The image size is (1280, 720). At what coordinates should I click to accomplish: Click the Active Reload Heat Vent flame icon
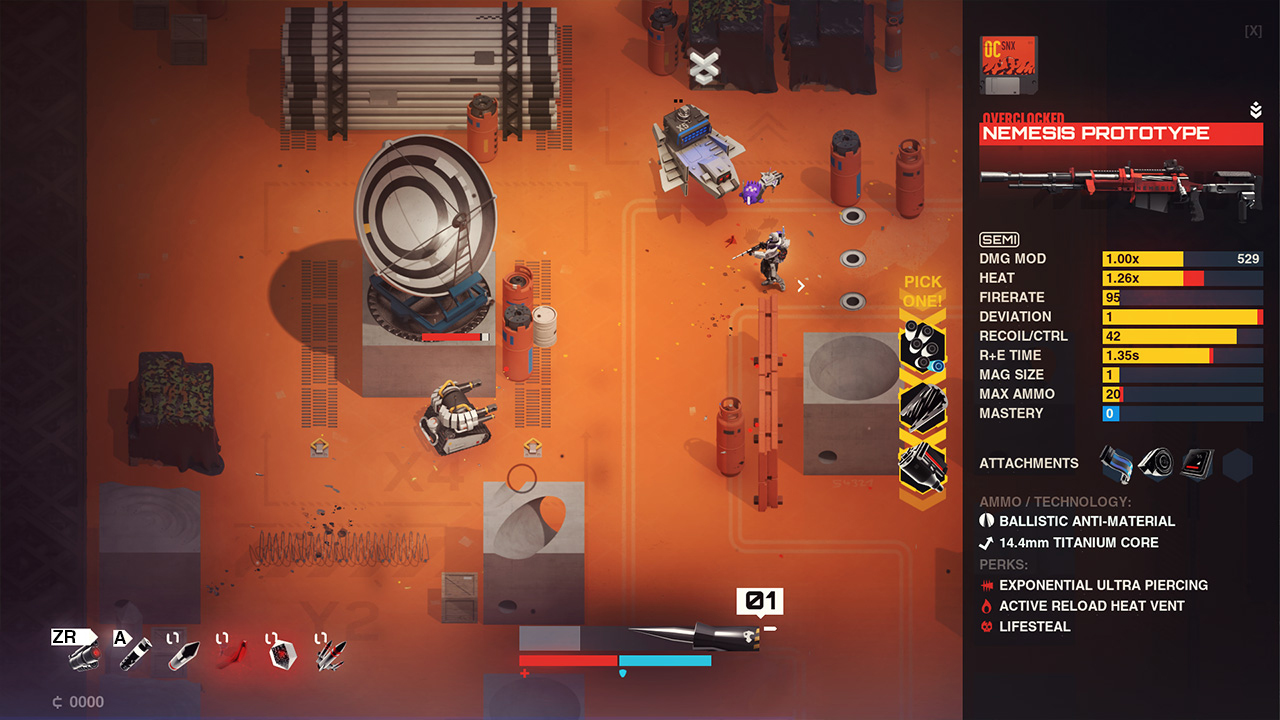[x=986, y=606]
